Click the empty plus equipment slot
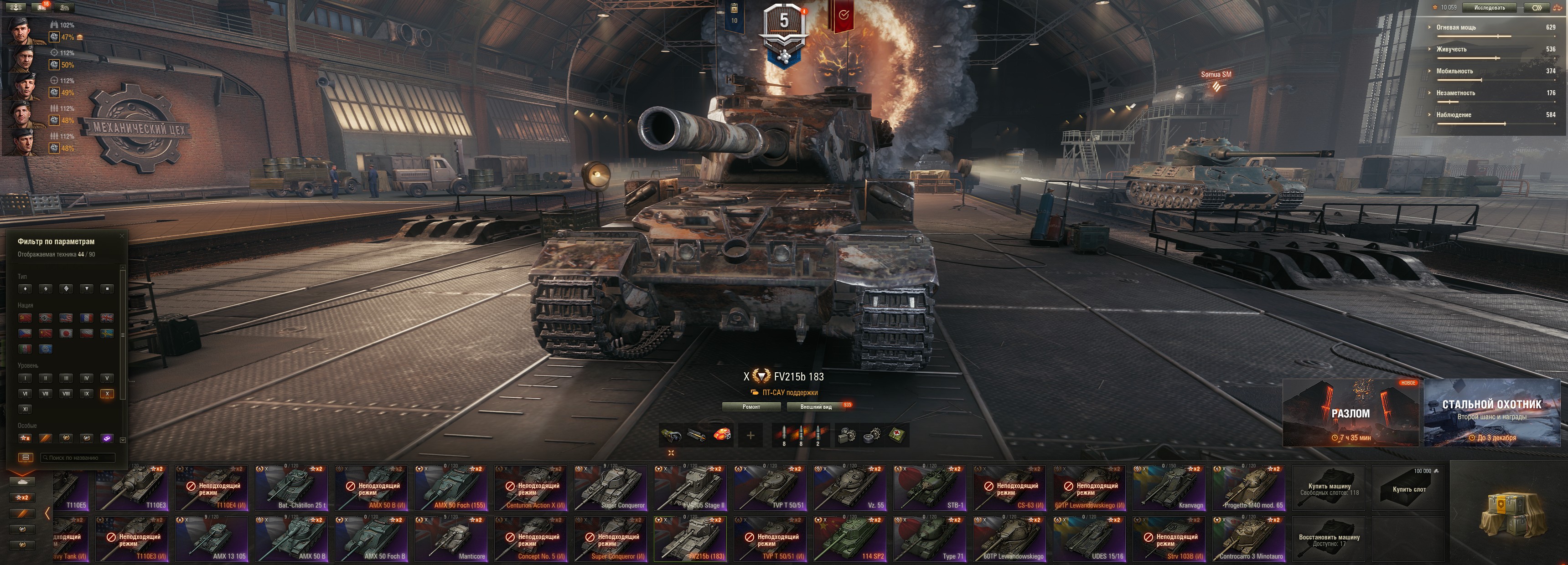Image resolution: width=1568 pixels, height=565 pixels. [750, 436]
